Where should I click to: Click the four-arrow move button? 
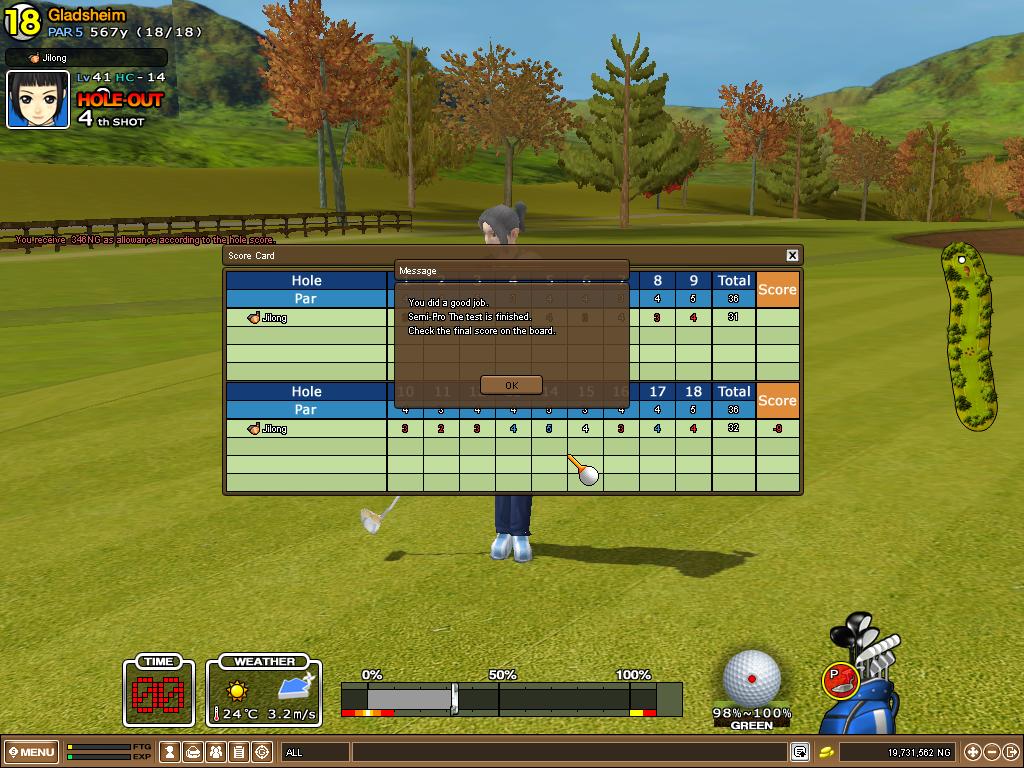tap(972, 752)
